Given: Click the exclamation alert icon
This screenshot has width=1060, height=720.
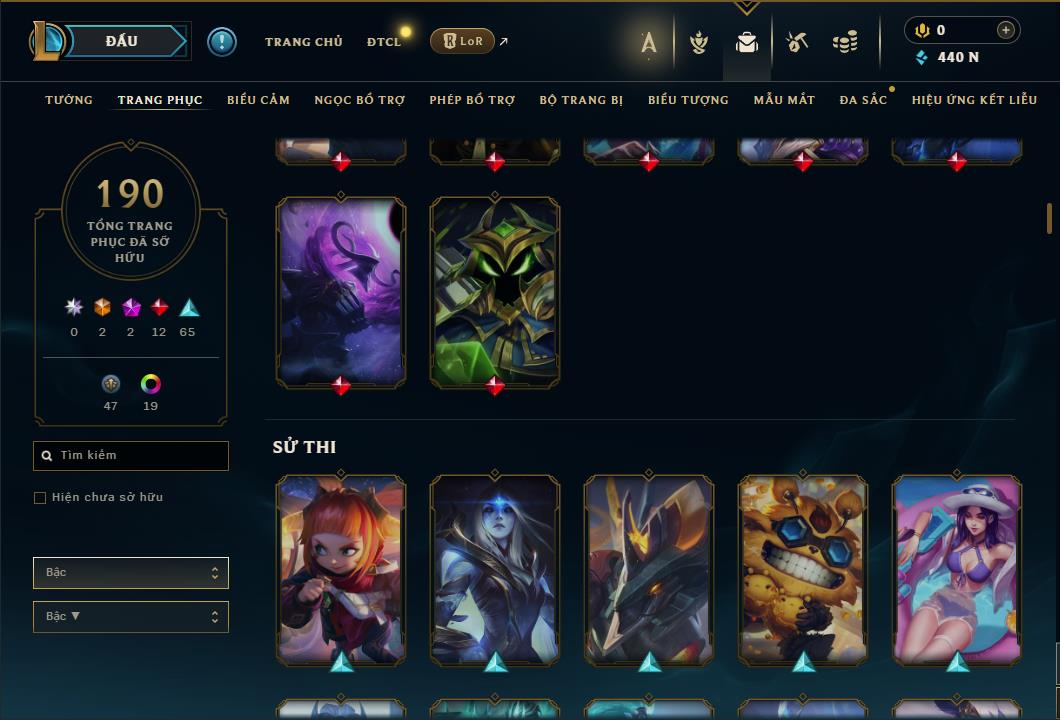Looking at the screenshot, I should (x=222, y=42).
